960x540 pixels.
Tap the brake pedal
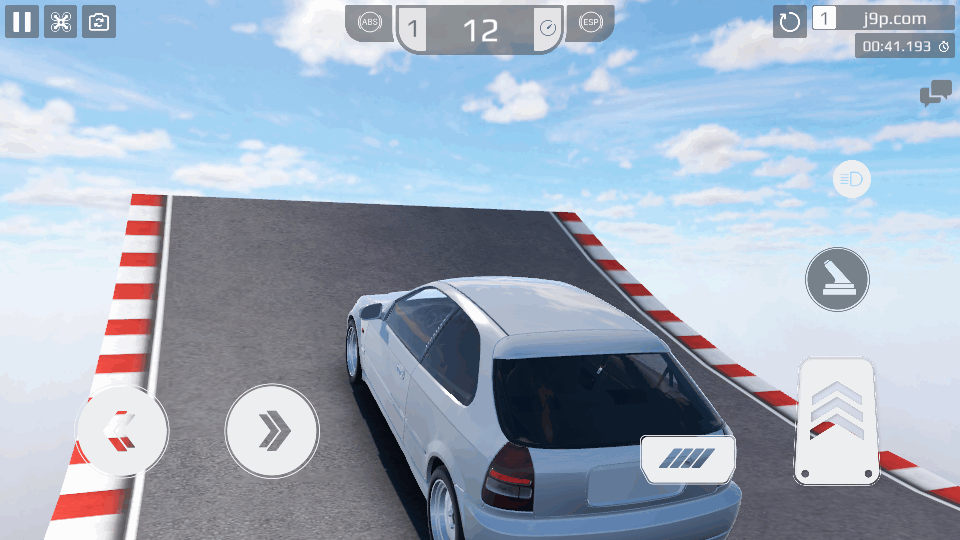(x=688, y=459)
